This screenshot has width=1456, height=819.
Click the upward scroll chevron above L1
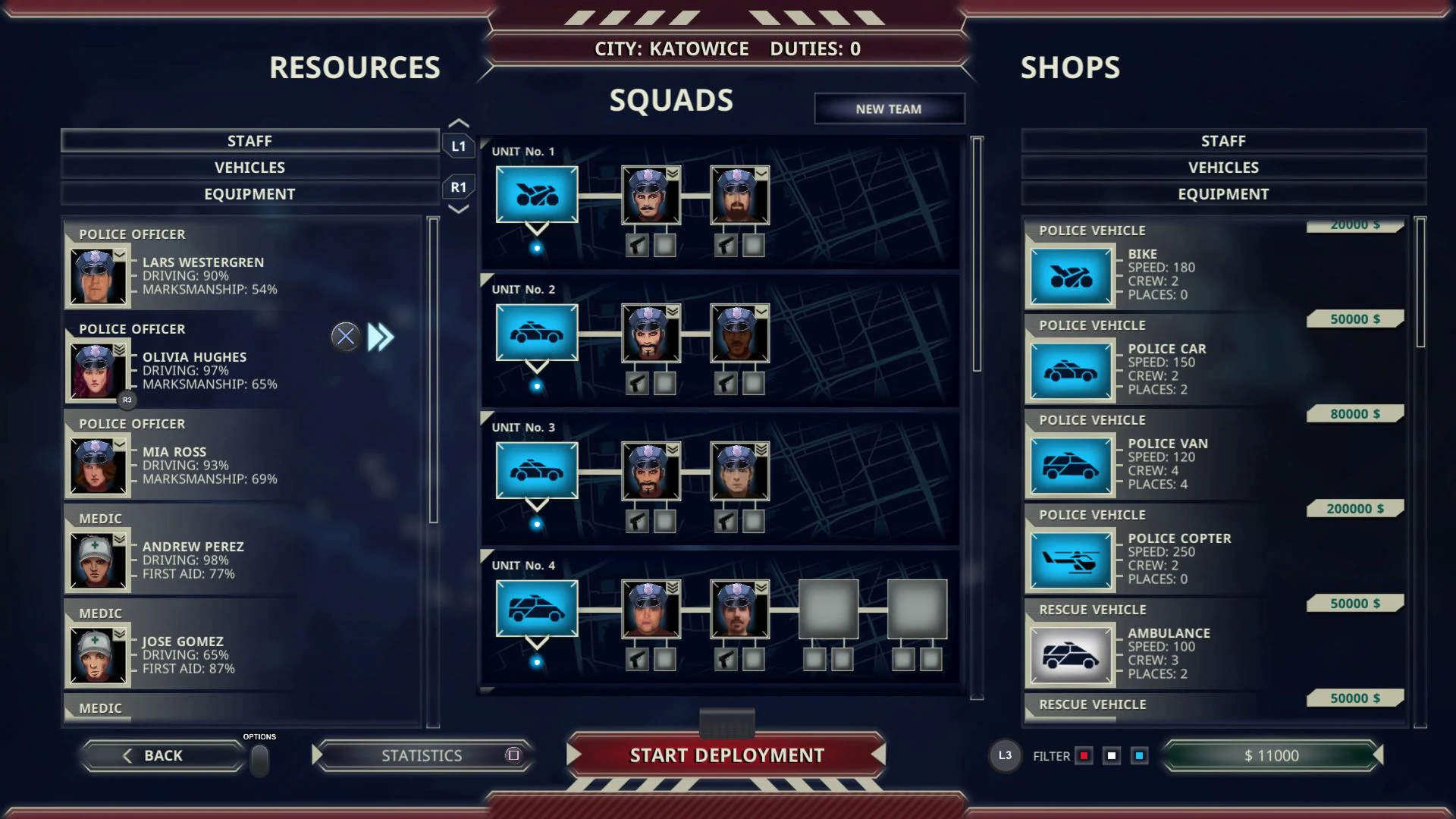click(459, 122)
